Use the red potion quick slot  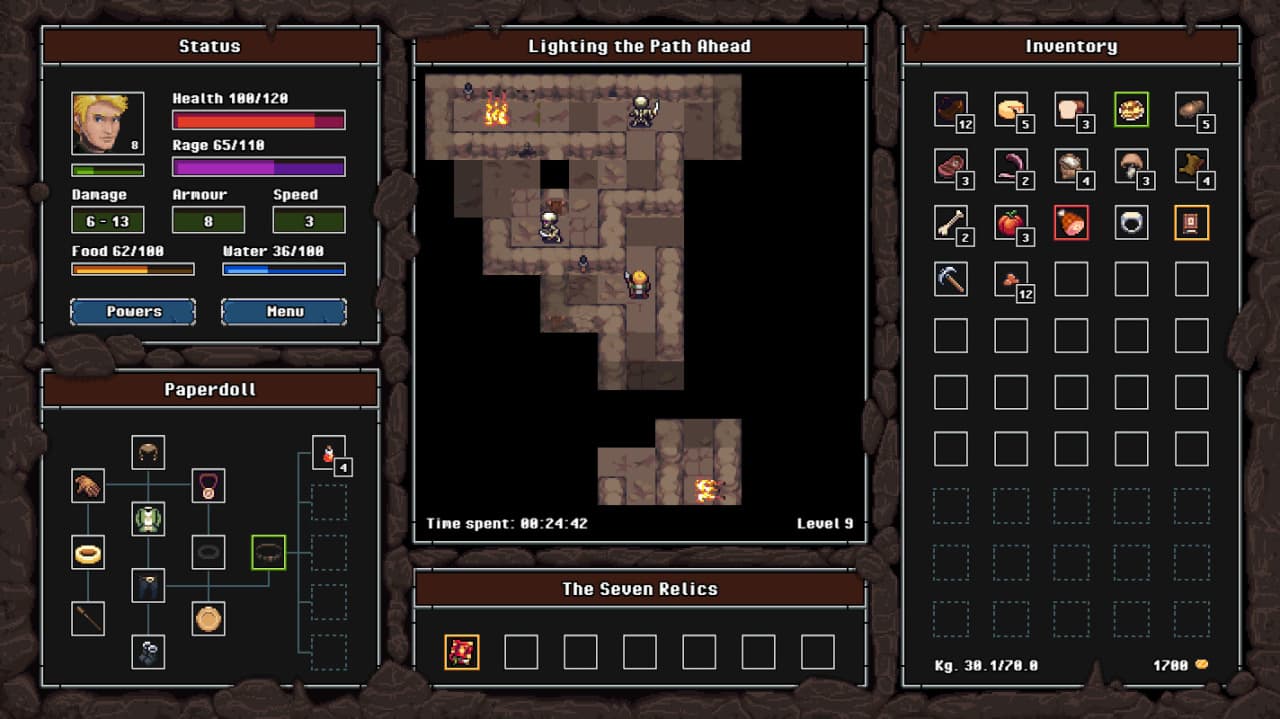pos(328,453)
